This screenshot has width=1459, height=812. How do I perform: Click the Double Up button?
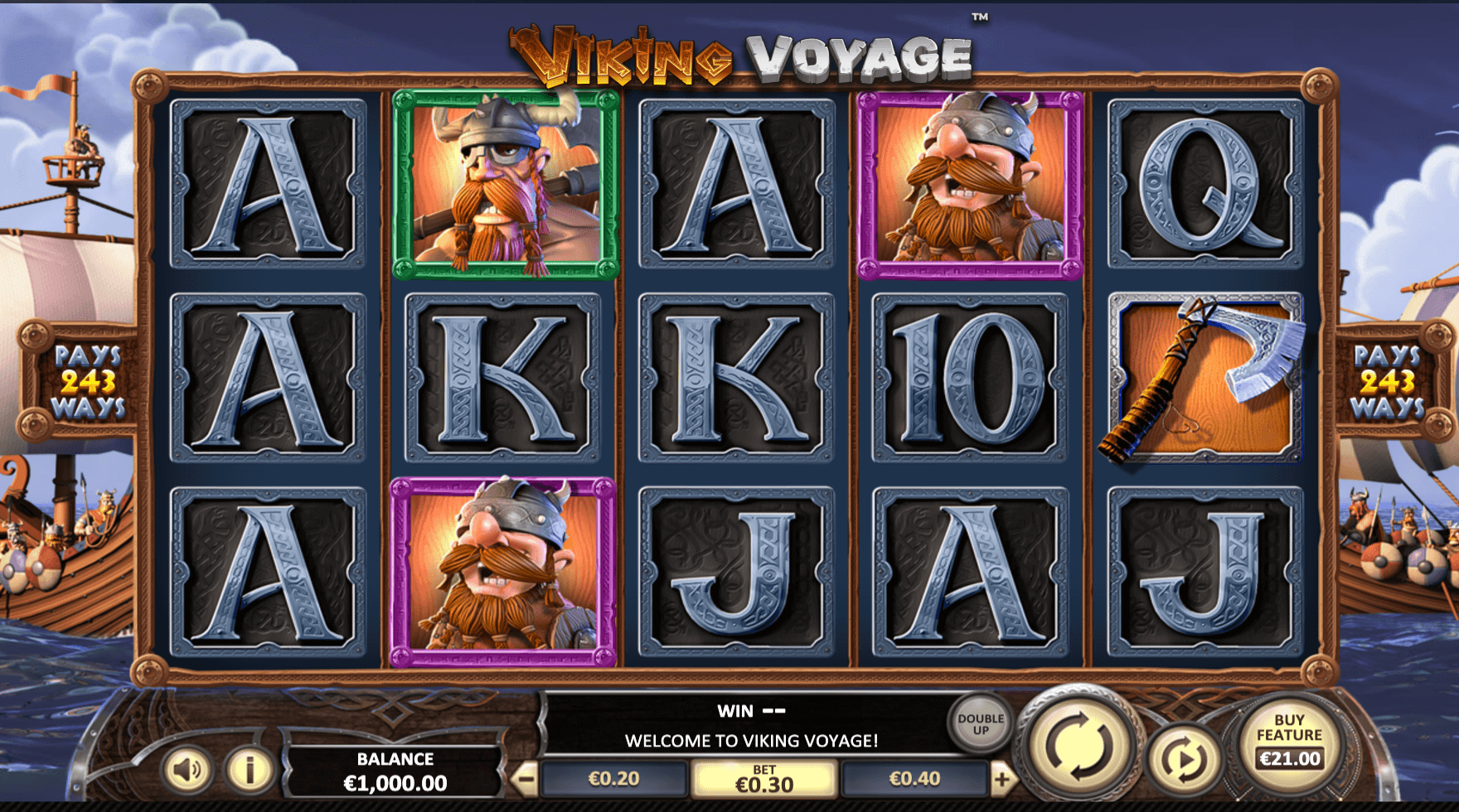click(981, 723)
